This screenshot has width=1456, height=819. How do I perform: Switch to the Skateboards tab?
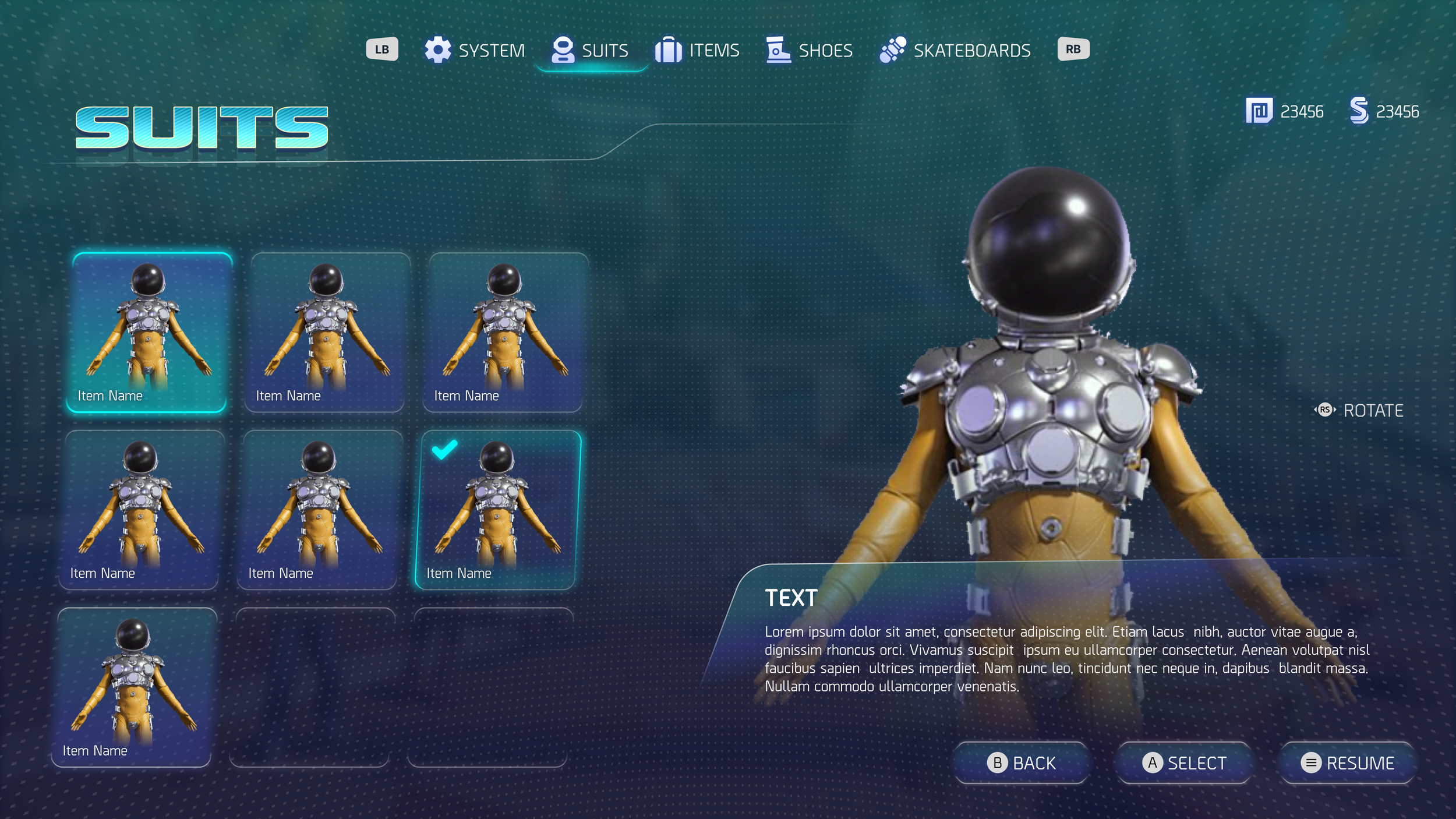(x=955, y=51)
